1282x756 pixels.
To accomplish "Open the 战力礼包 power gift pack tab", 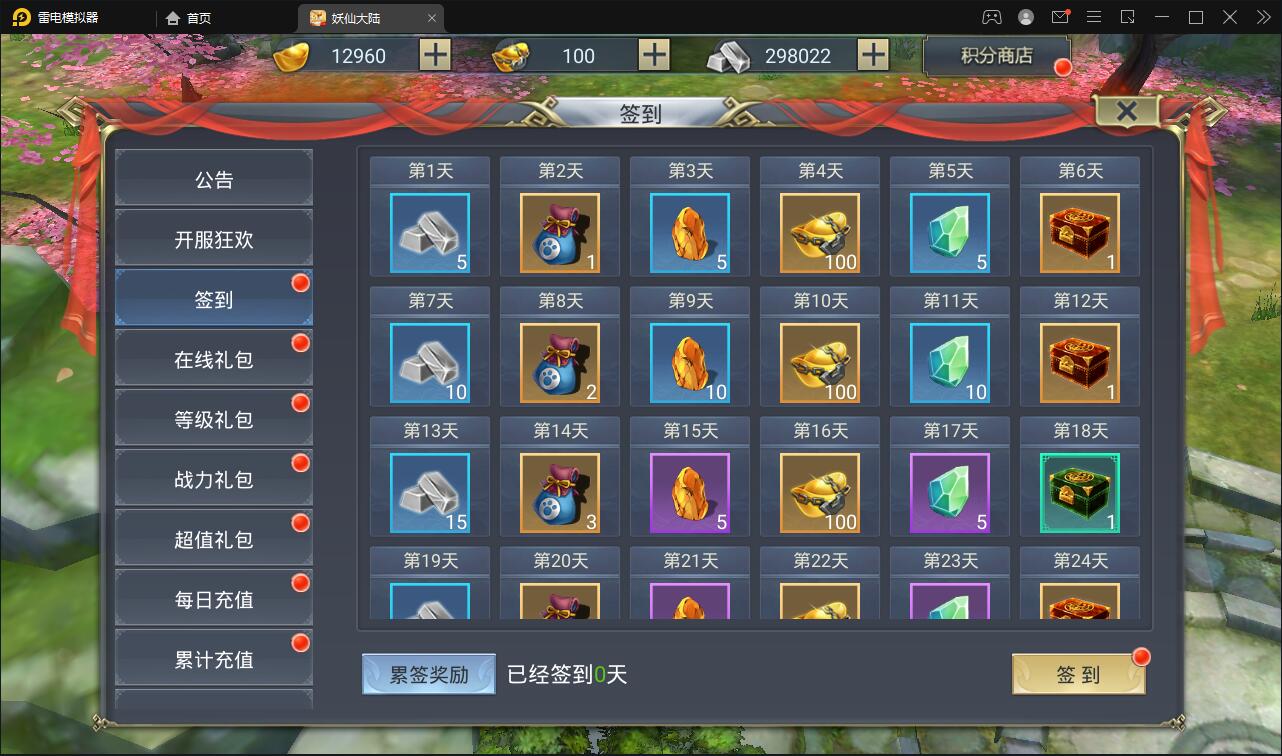I will [213, 477].
